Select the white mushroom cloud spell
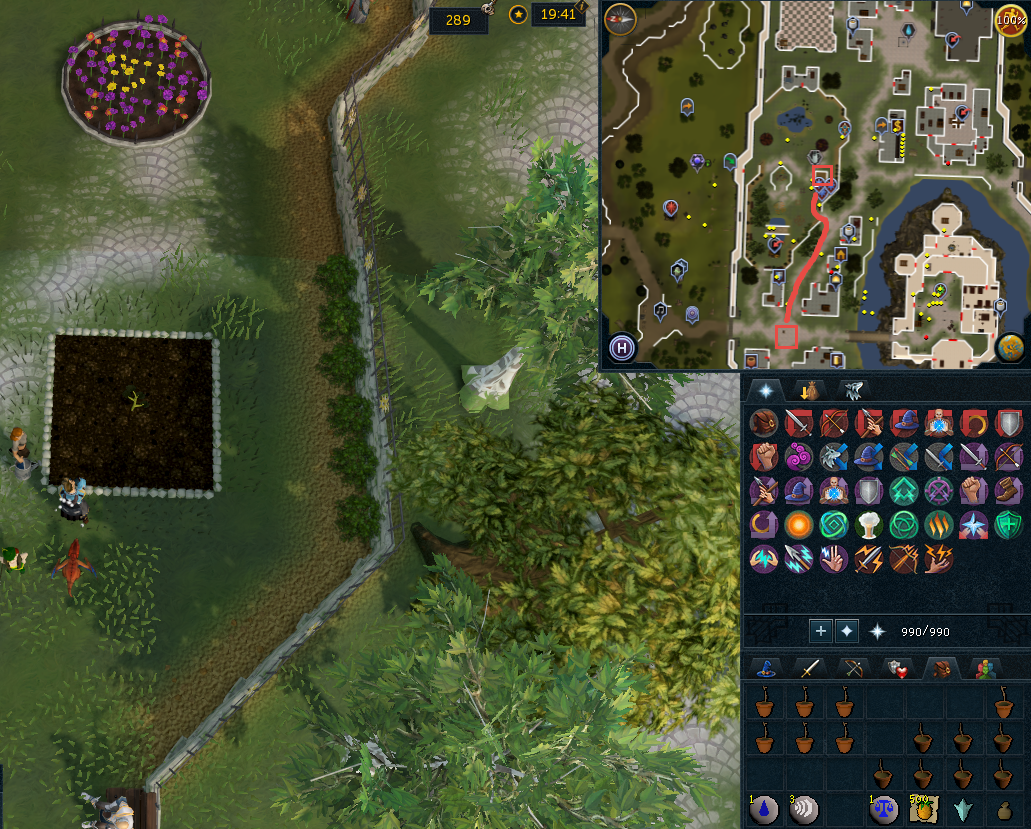The width and height of the screenshot is (1031, 829). (x=867, y=524)
